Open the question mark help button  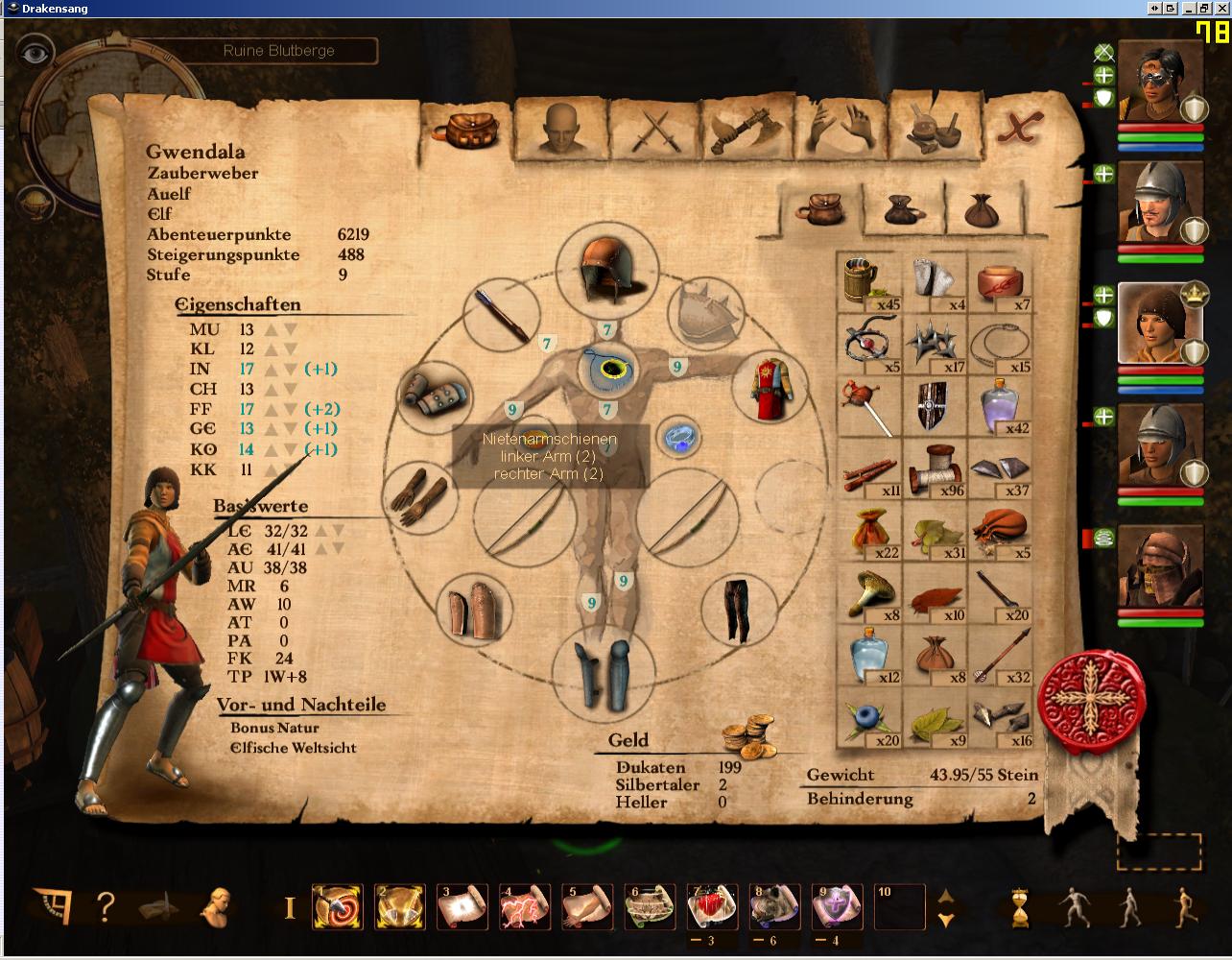pos(106,906)
